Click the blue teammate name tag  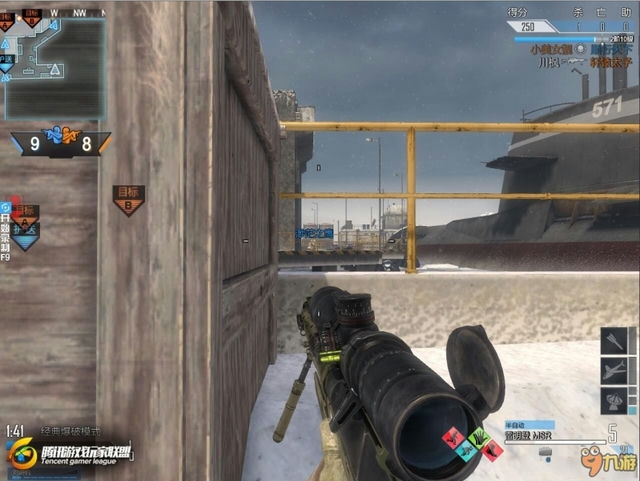[314, 232]
